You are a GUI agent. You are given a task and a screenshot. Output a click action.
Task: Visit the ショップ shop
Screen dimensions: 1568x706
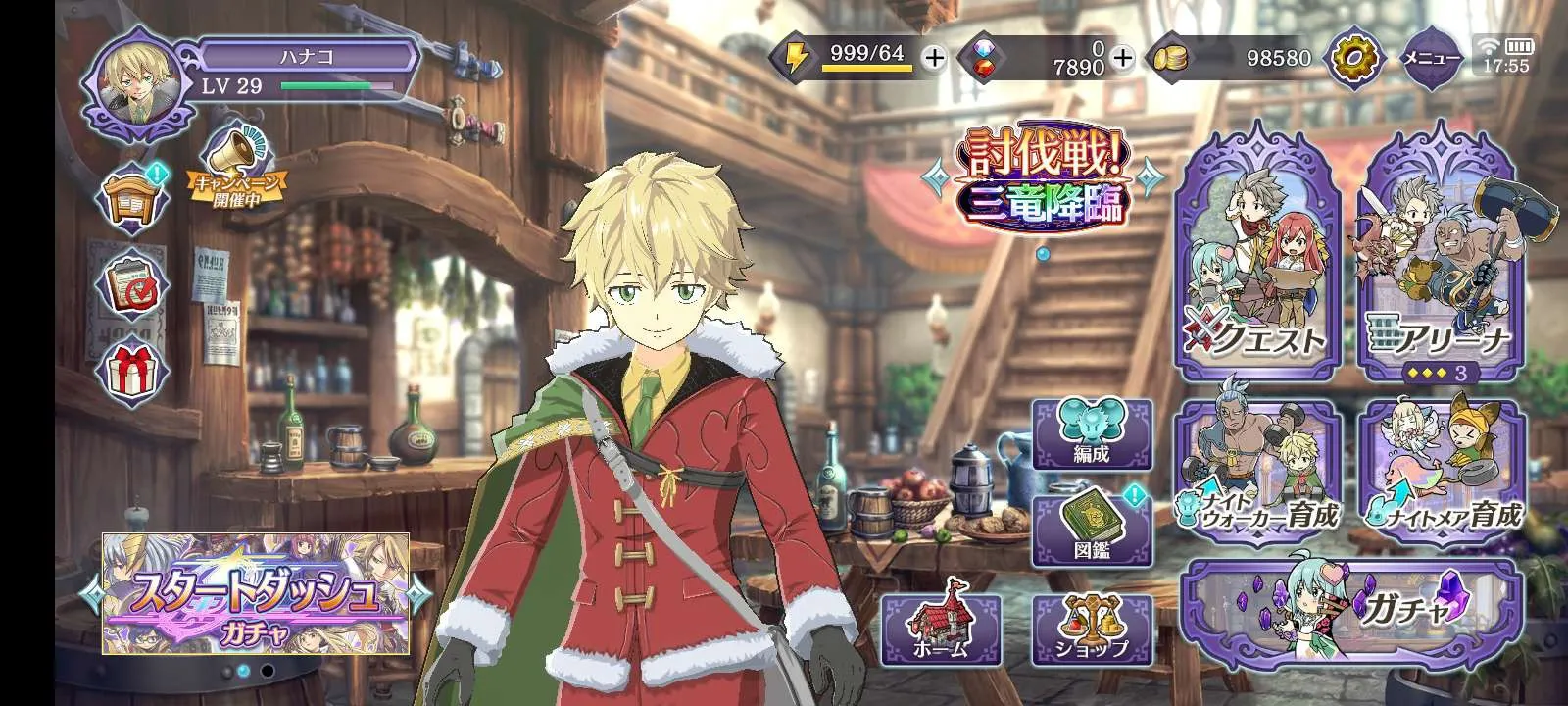pyautogui.click(x=1091, y=629)
